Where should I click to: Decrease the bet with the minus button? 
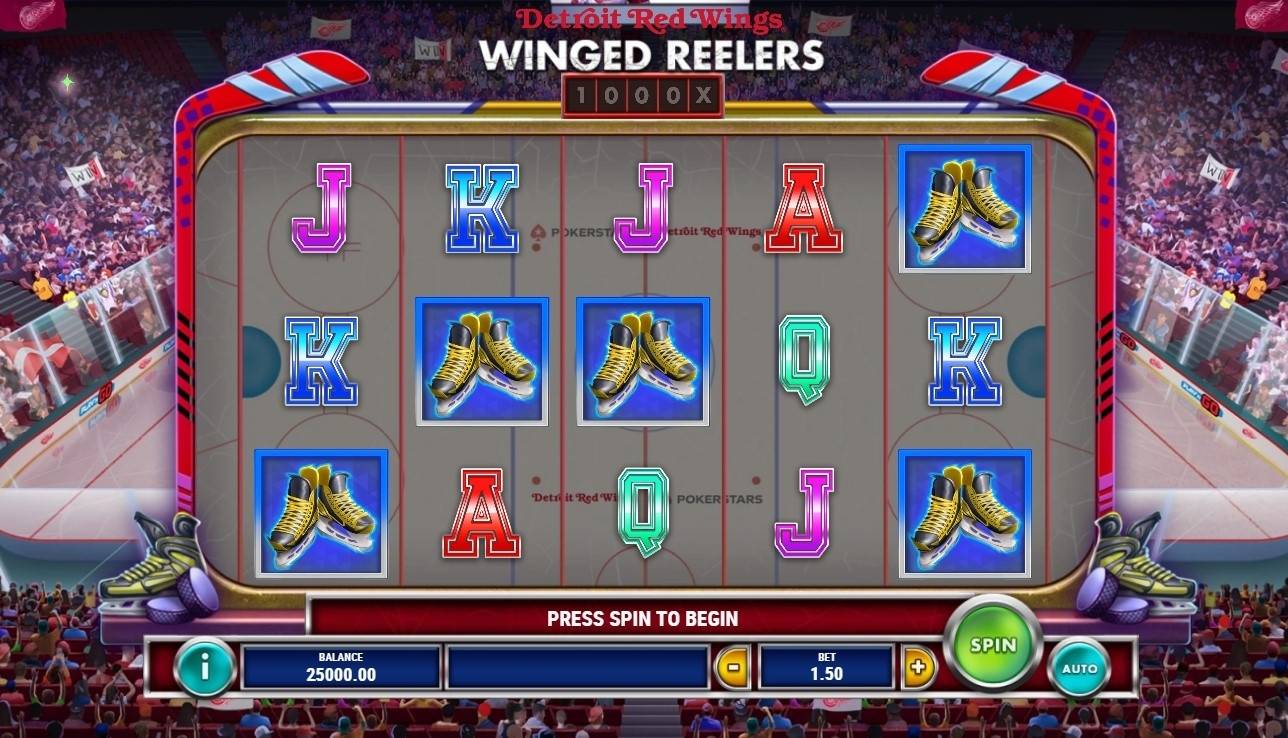point(735,665)
